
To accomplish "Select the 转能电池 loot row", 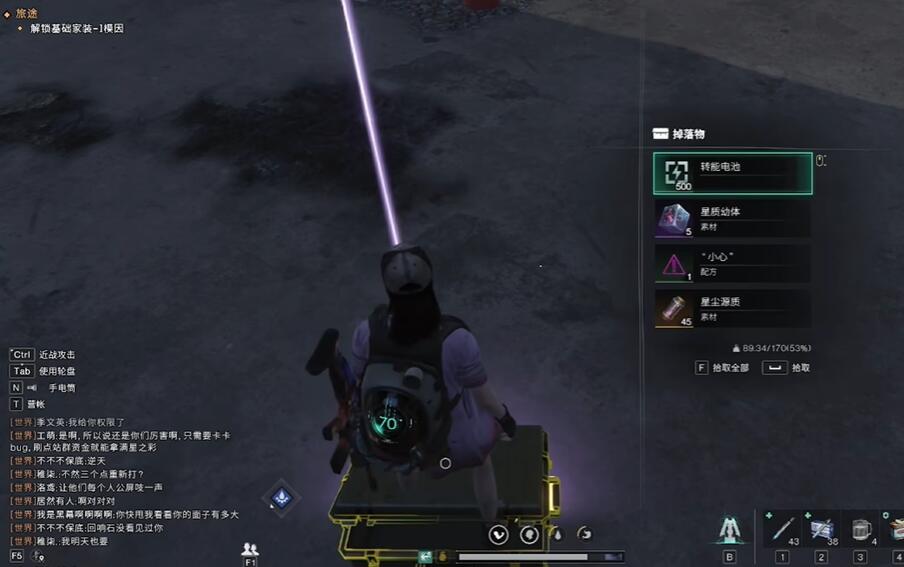I will pyautogui.click(x=732, y=173).
